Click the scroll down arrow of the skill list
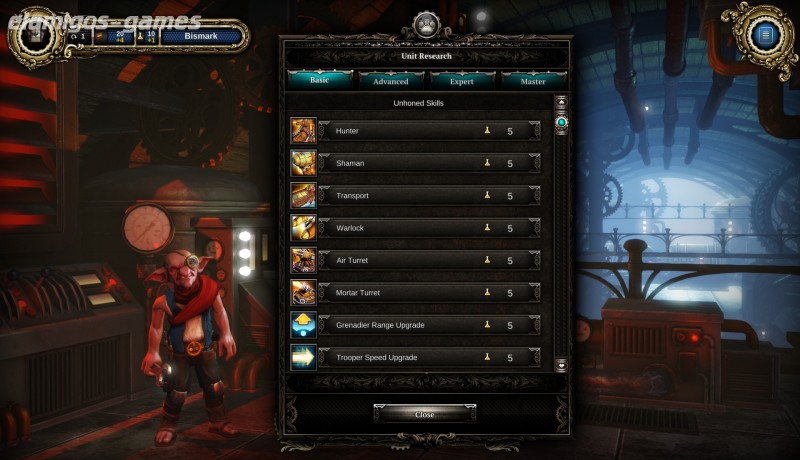 click(561, 365)
